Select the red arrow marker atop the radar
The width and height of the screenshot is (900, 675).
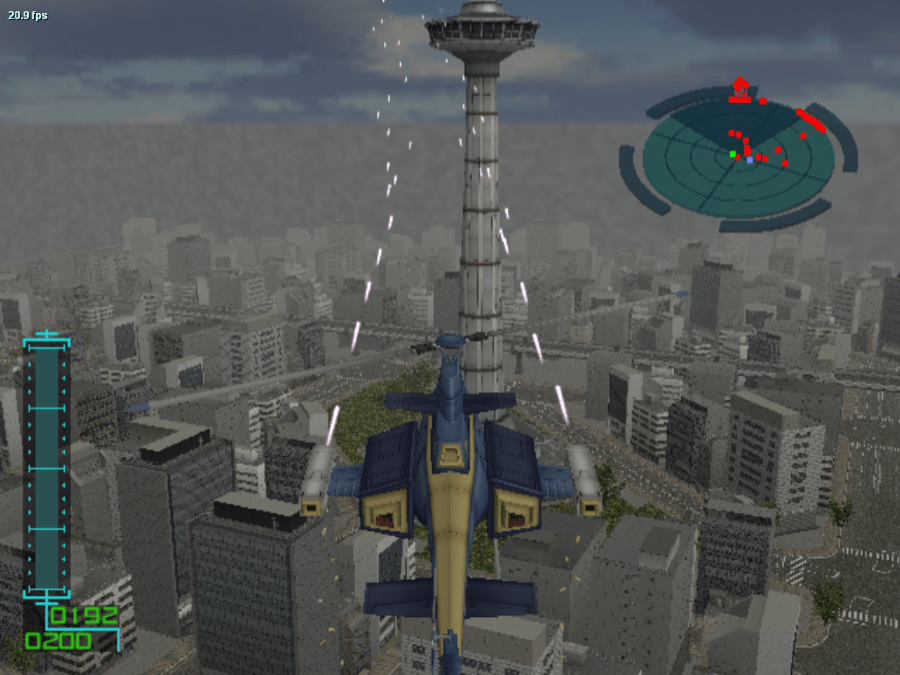click(x=740, y=89)
